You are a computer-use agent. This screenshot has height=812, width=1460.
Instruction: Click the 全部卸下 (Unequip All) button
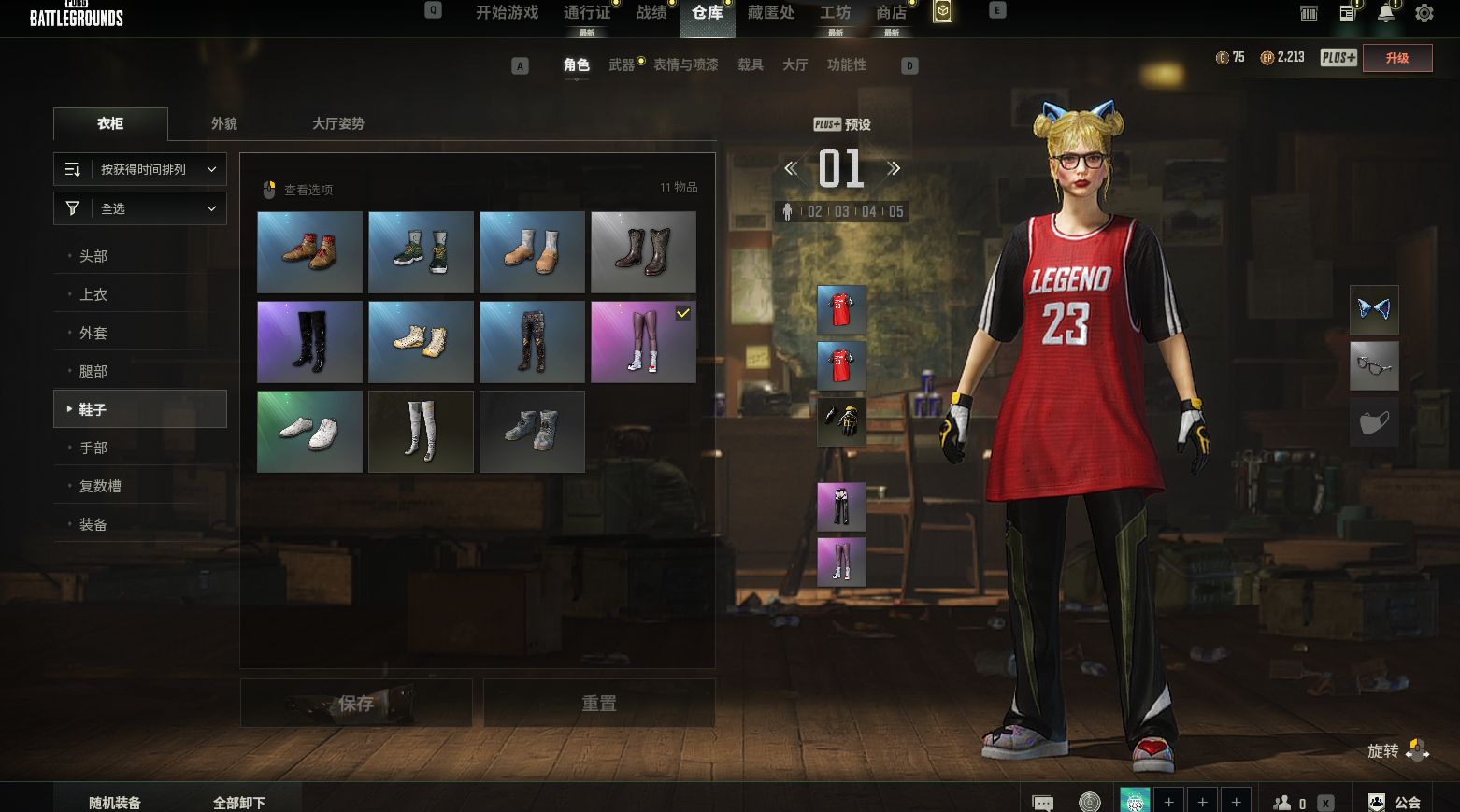click(x=239, y=803)
